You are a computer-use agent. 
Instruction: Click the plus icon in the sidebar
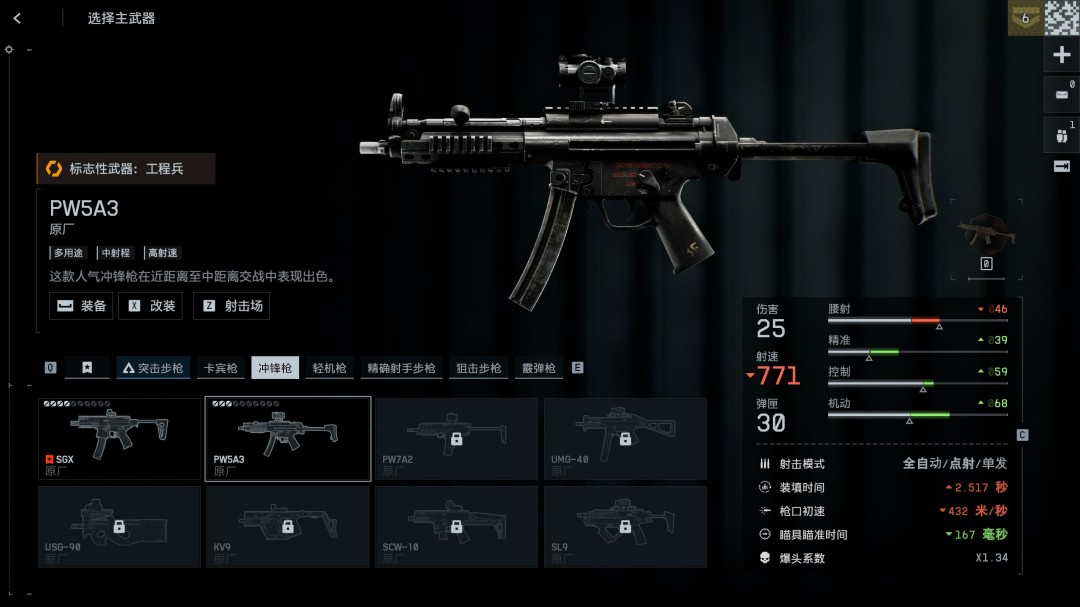[x=1062, y=55]
